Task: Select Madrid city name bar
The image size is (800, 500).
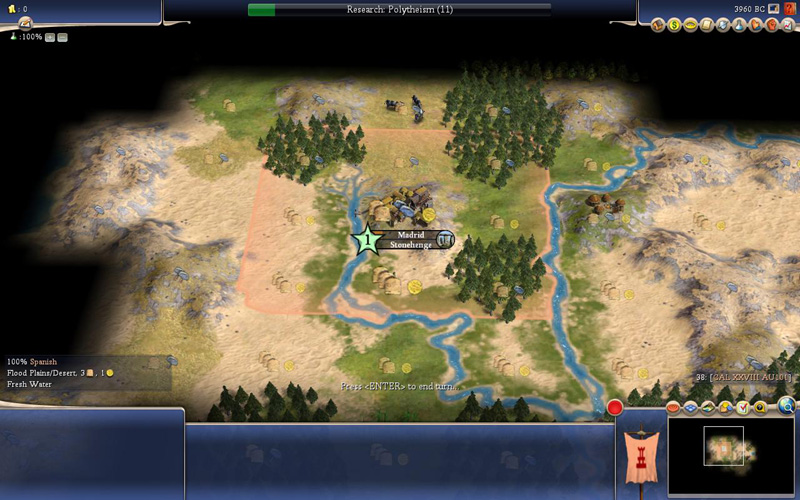Action: 411,235
